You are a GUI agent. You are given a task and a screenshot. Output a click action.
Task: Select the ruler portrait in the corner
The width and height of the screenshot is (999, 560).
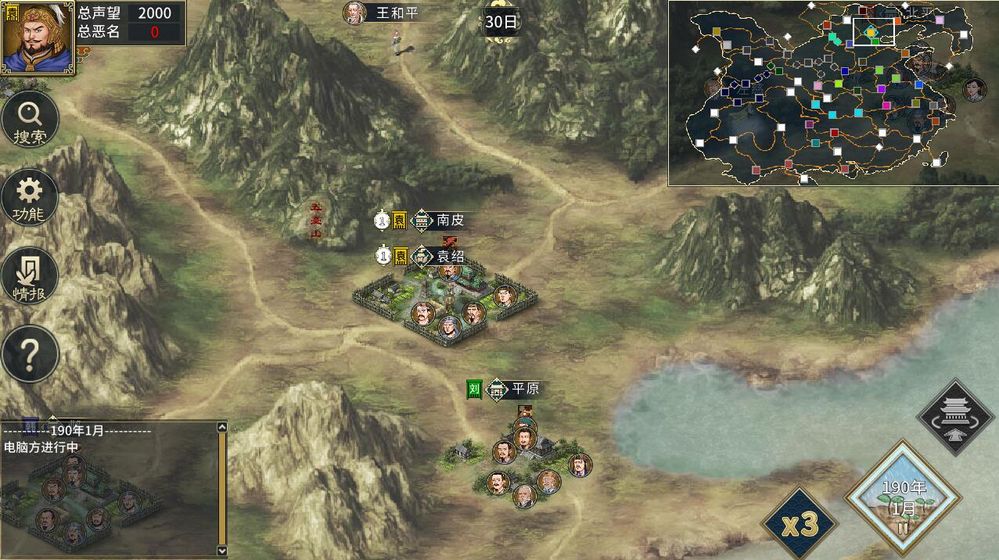point(37,37)
